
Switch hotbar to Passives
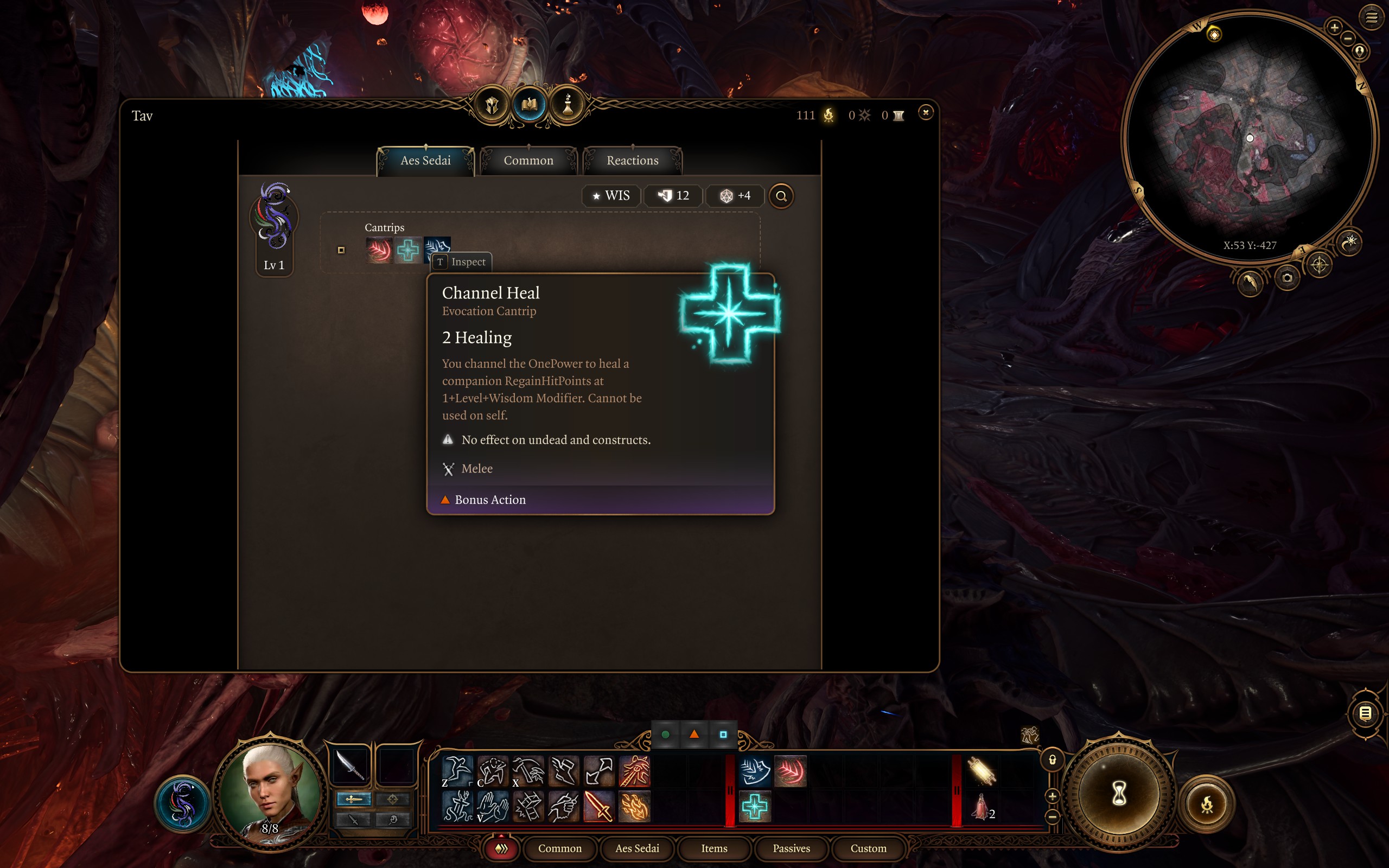[791, 848]
